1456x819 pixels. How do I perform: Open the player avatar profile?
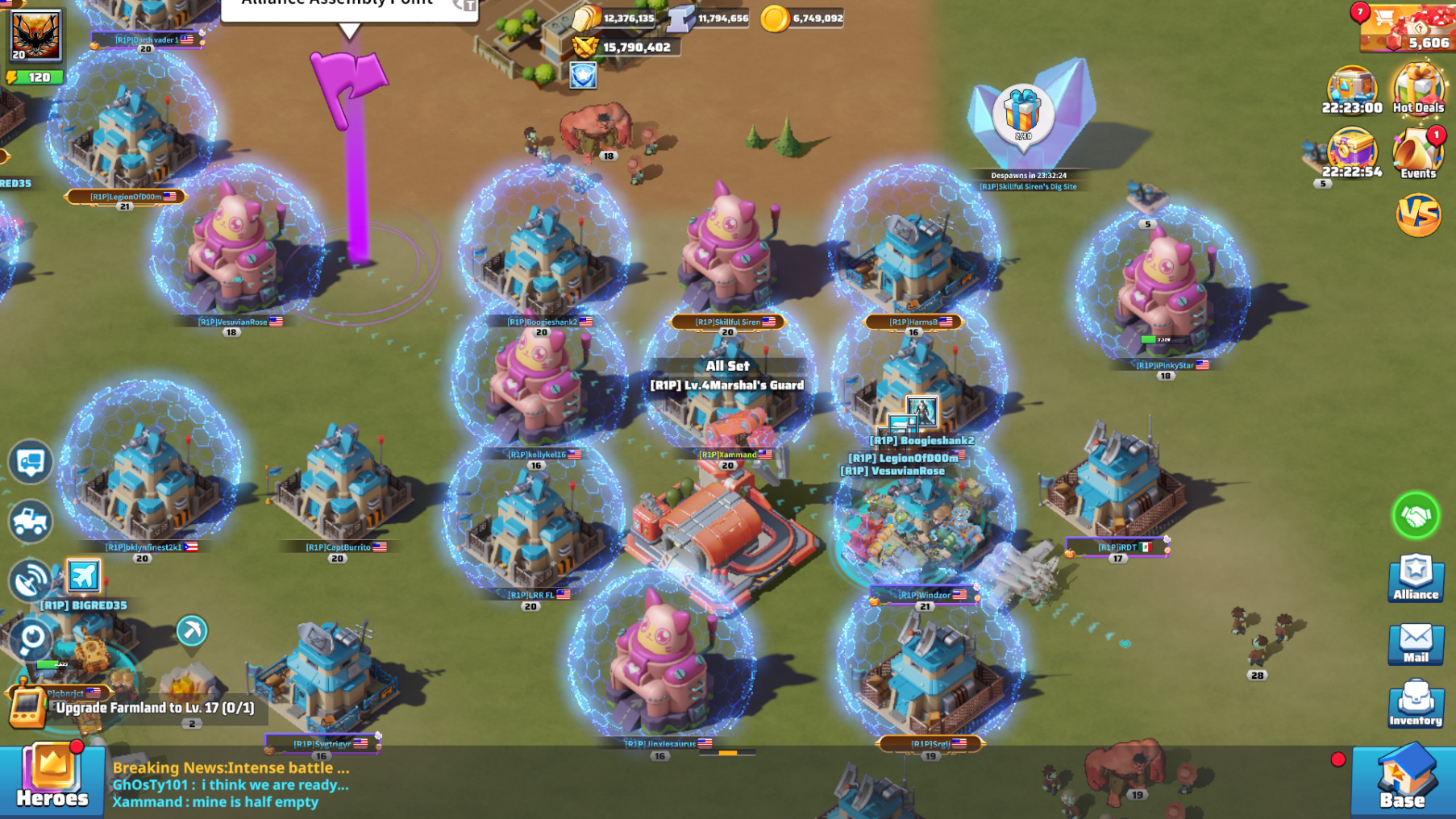click(35, 35)
